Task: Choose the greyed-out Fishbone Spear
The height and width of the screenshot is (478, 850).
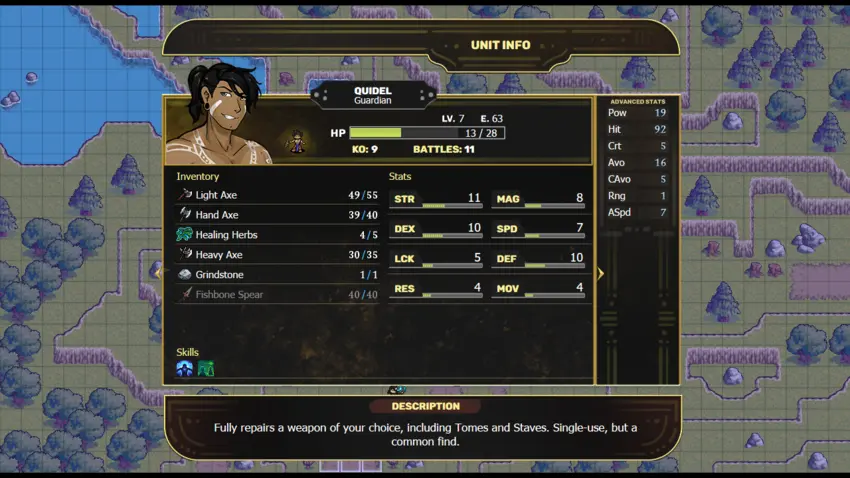Action: [x=277, y=295]
